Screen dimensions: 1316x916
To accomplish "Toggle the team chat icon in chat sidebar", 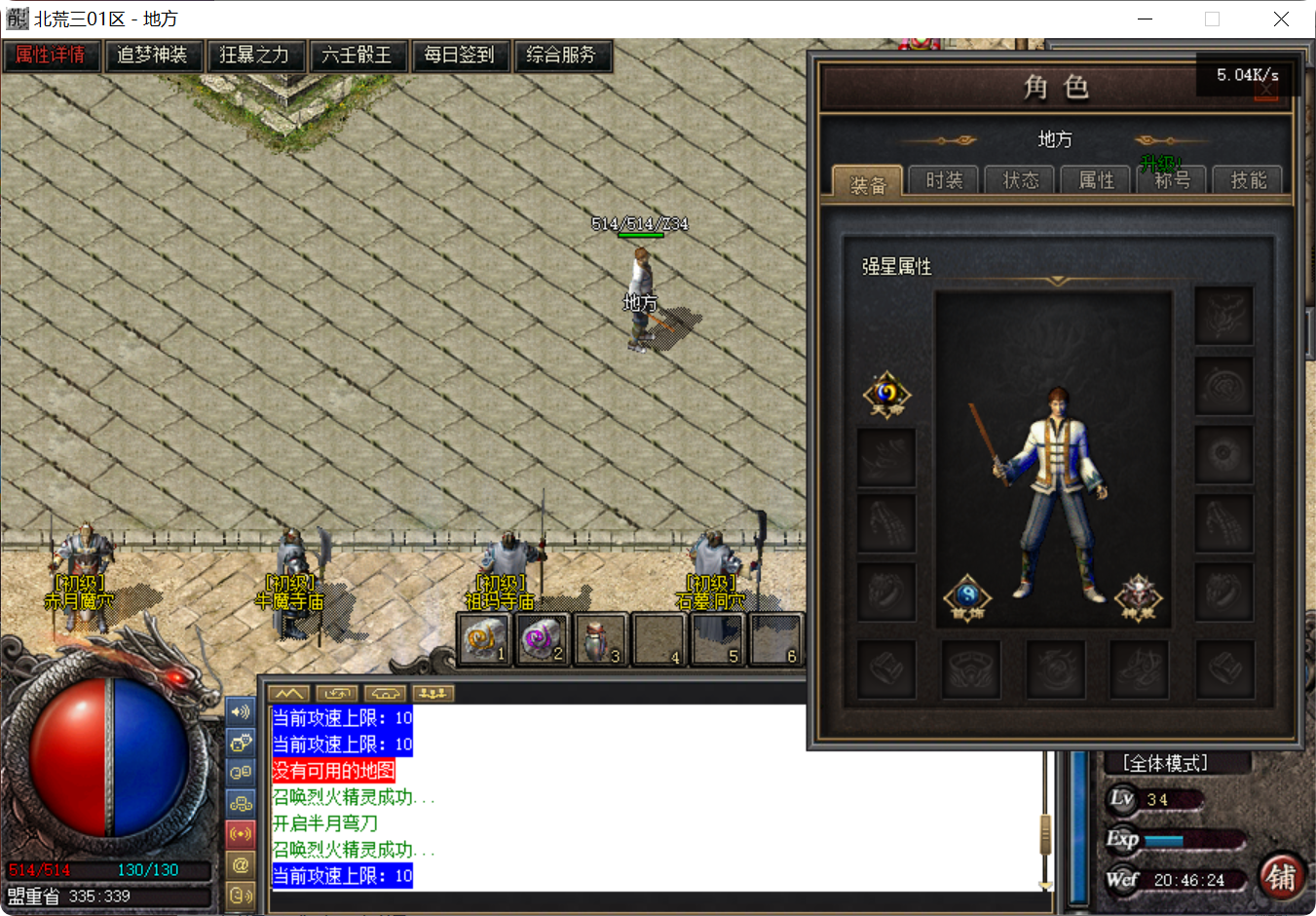I will (241, 802).
